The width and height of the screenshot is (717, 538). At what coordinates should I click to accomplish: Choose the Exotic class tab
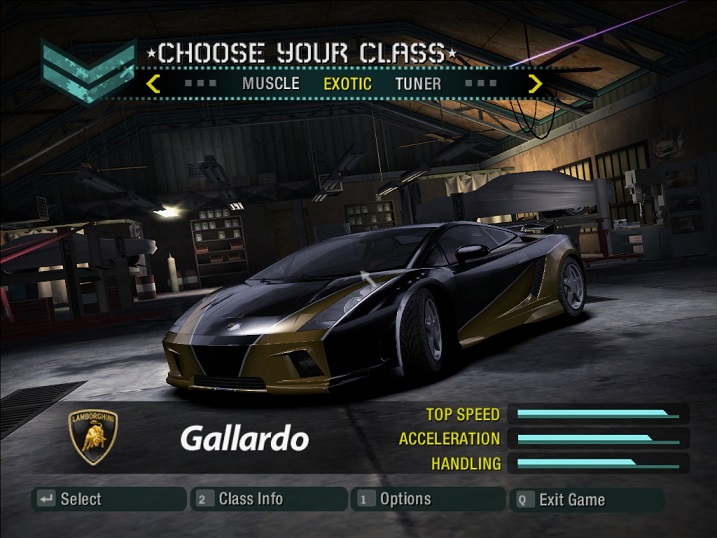pyautogui.click(x=347, y=84)
